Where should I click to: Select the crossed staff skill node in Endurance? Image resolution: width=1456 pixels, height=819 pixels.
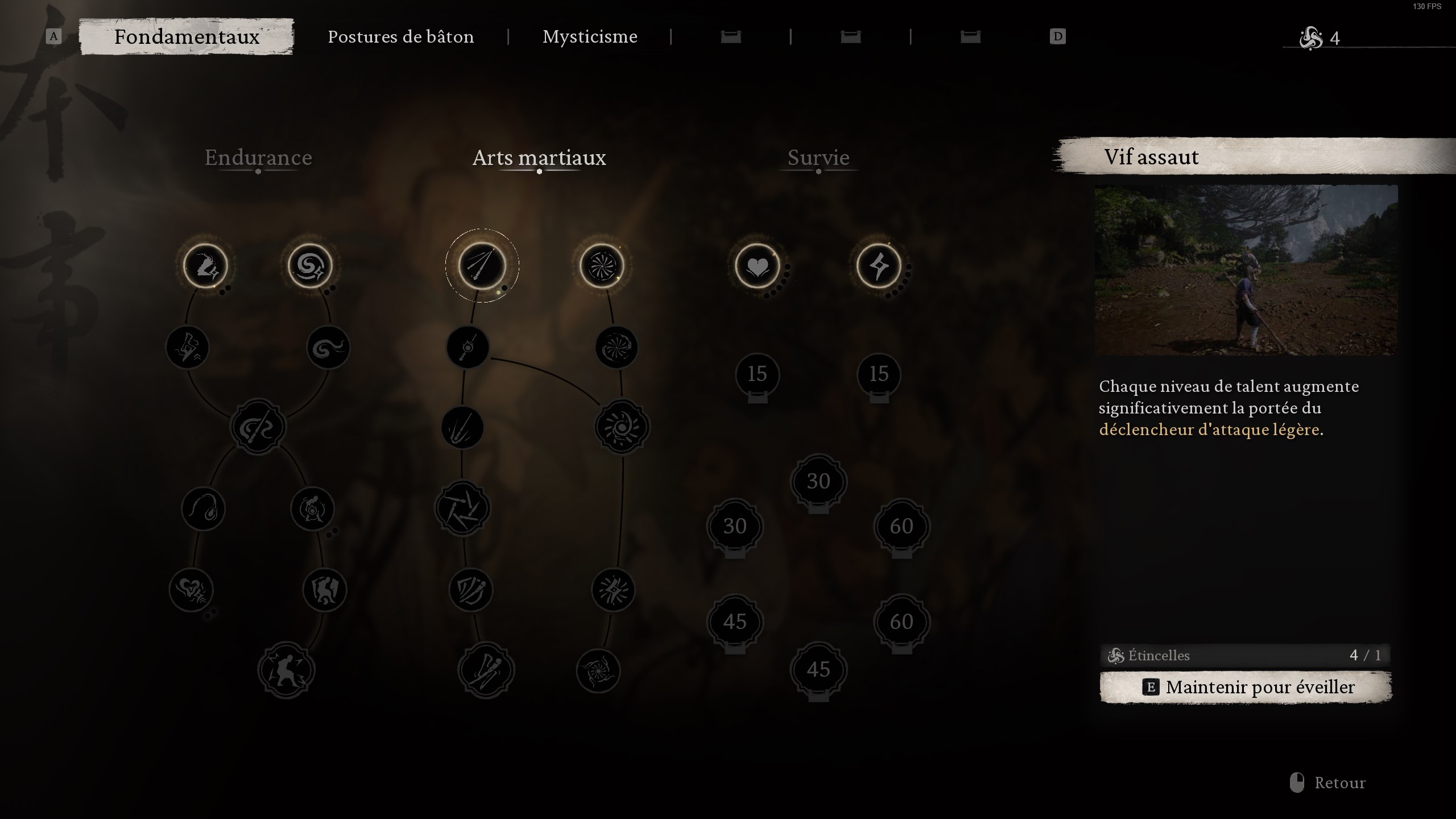[x=259, y=427]
